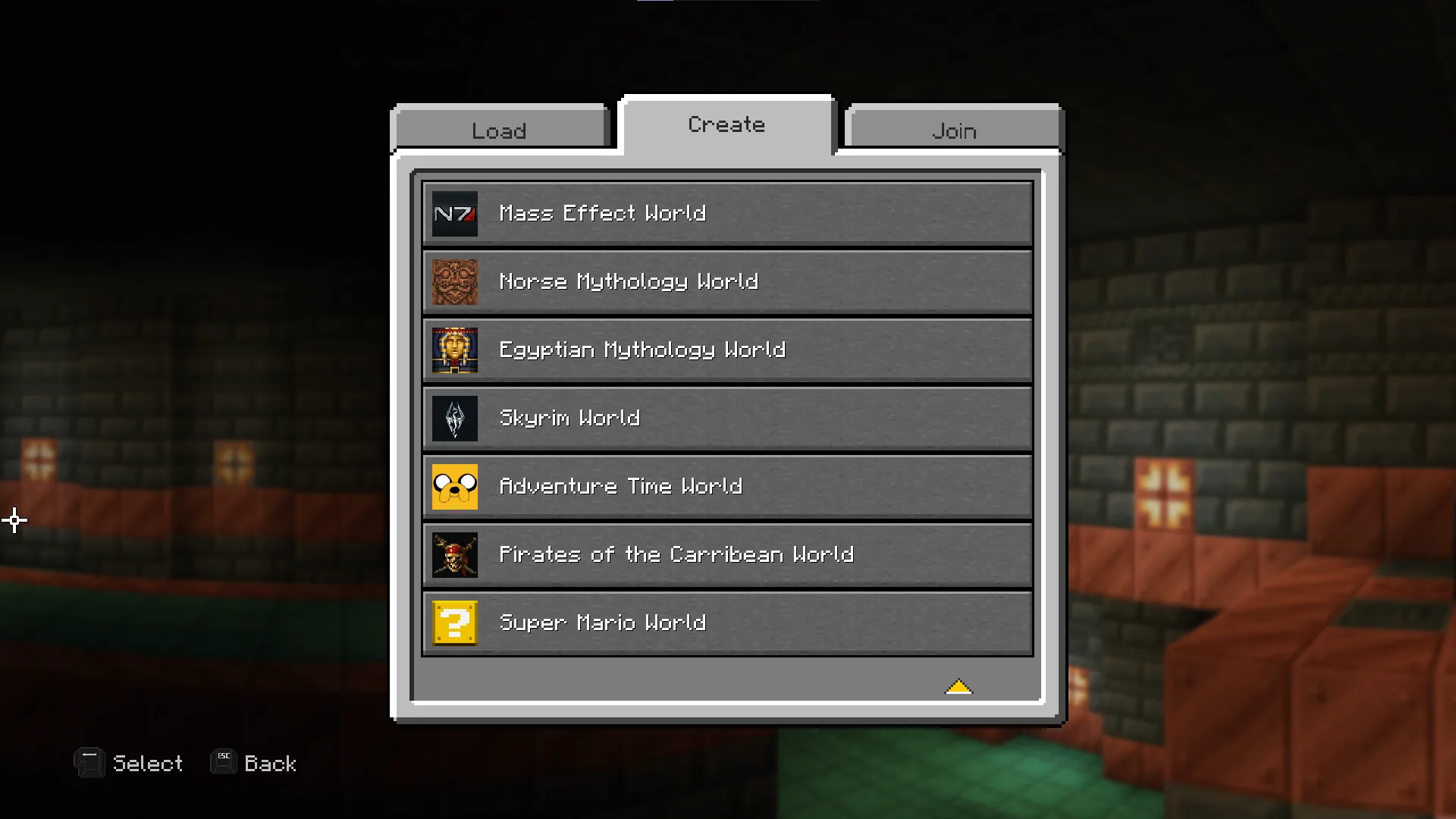The width and height of the screenshot is (1456, 819).
Task: Select Adventure Time World
Action: (726, 486)
